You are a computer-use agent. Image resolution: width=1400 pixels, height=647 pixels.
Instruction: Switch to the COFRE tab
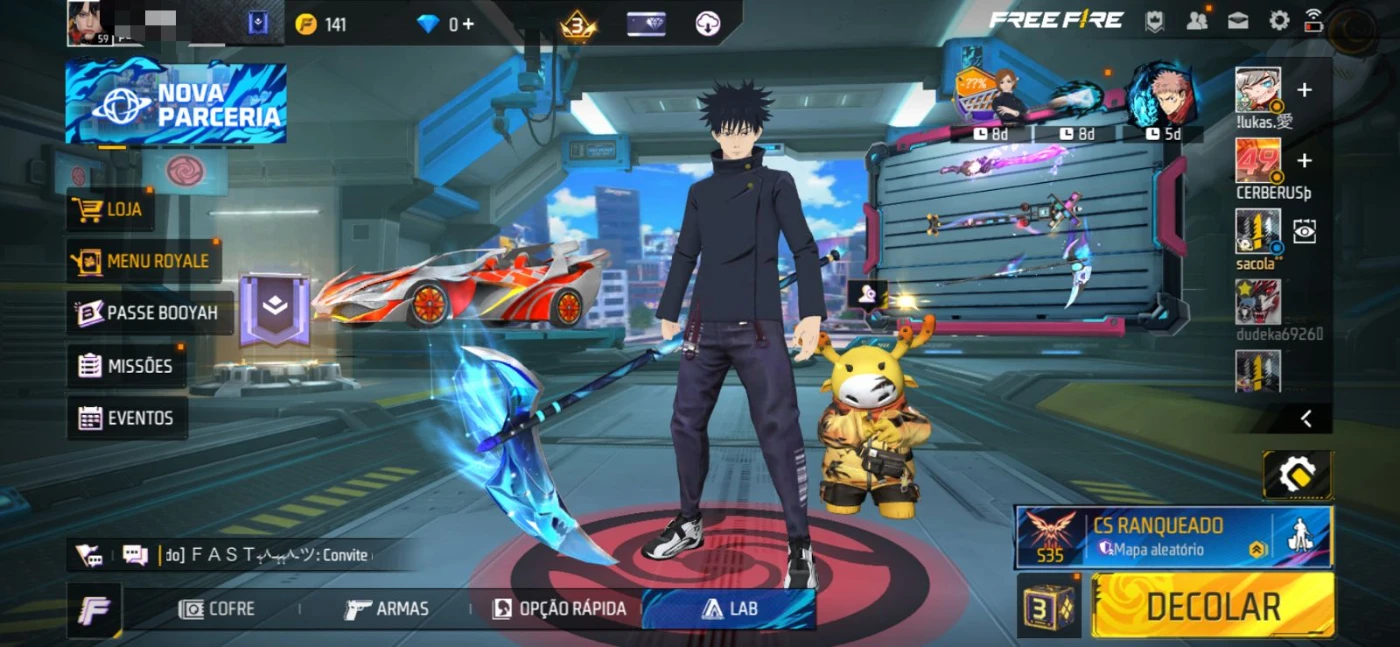pyautogui.click(x=216, y=609)
